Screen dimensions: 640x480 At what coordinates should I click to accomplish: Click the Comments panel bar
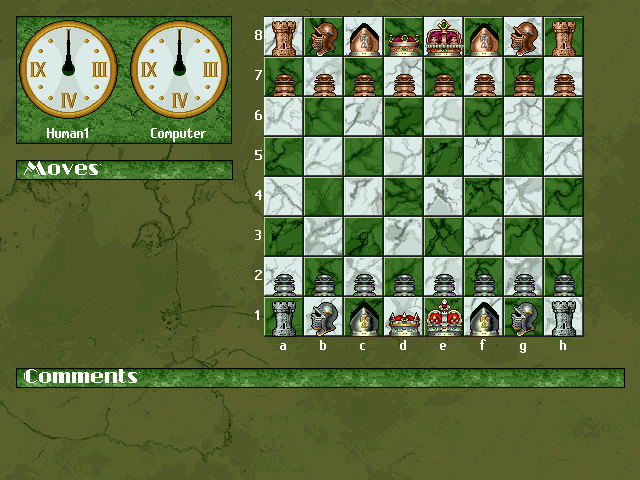[320, 377]
